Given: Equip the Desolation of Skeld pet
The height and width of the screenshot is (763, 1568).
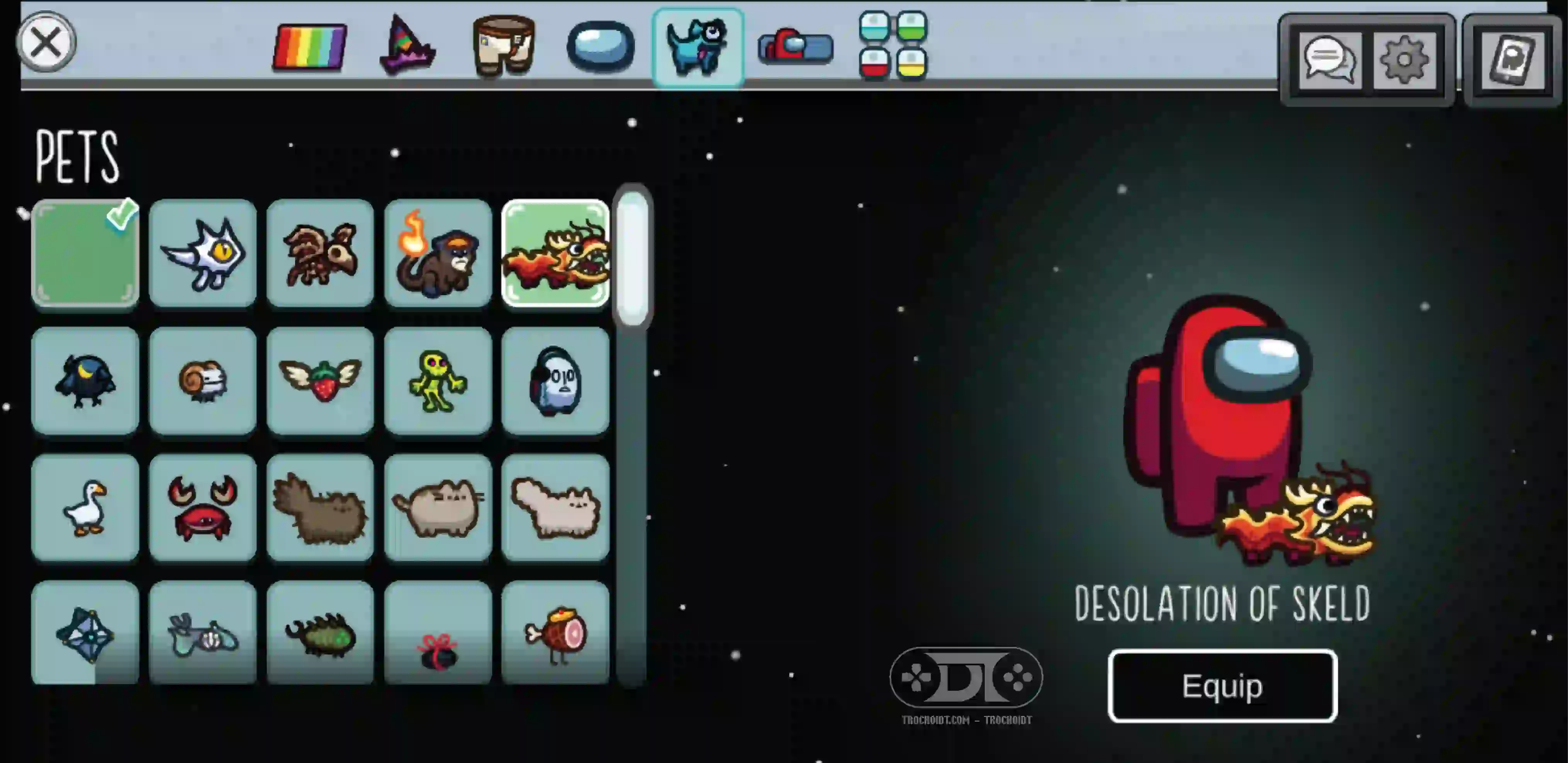Looking at the screenshot, I should (1222, 686).
